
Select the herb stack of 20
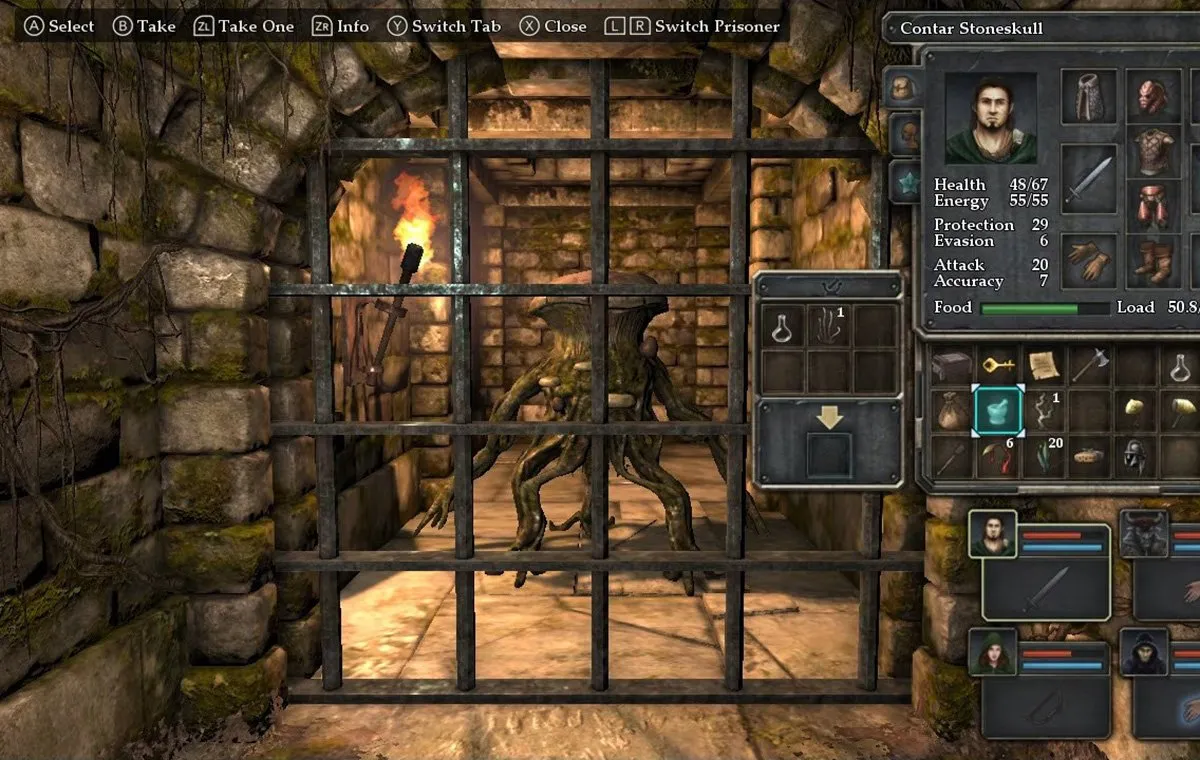[1044, 455]
